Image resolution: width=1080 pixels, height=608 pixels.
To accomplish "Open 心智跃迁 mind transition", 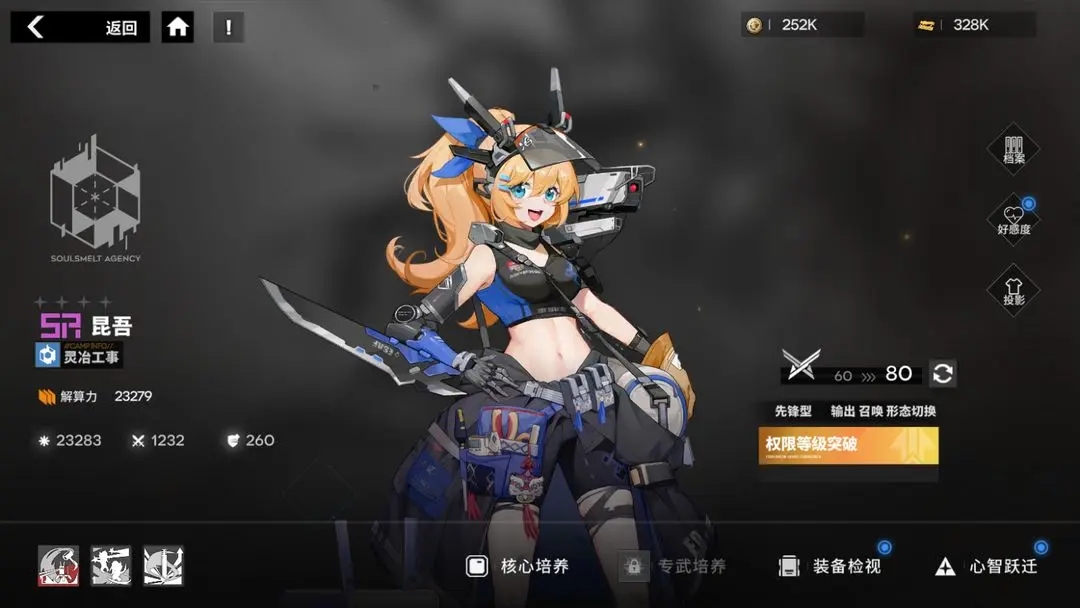I will 986,566.
